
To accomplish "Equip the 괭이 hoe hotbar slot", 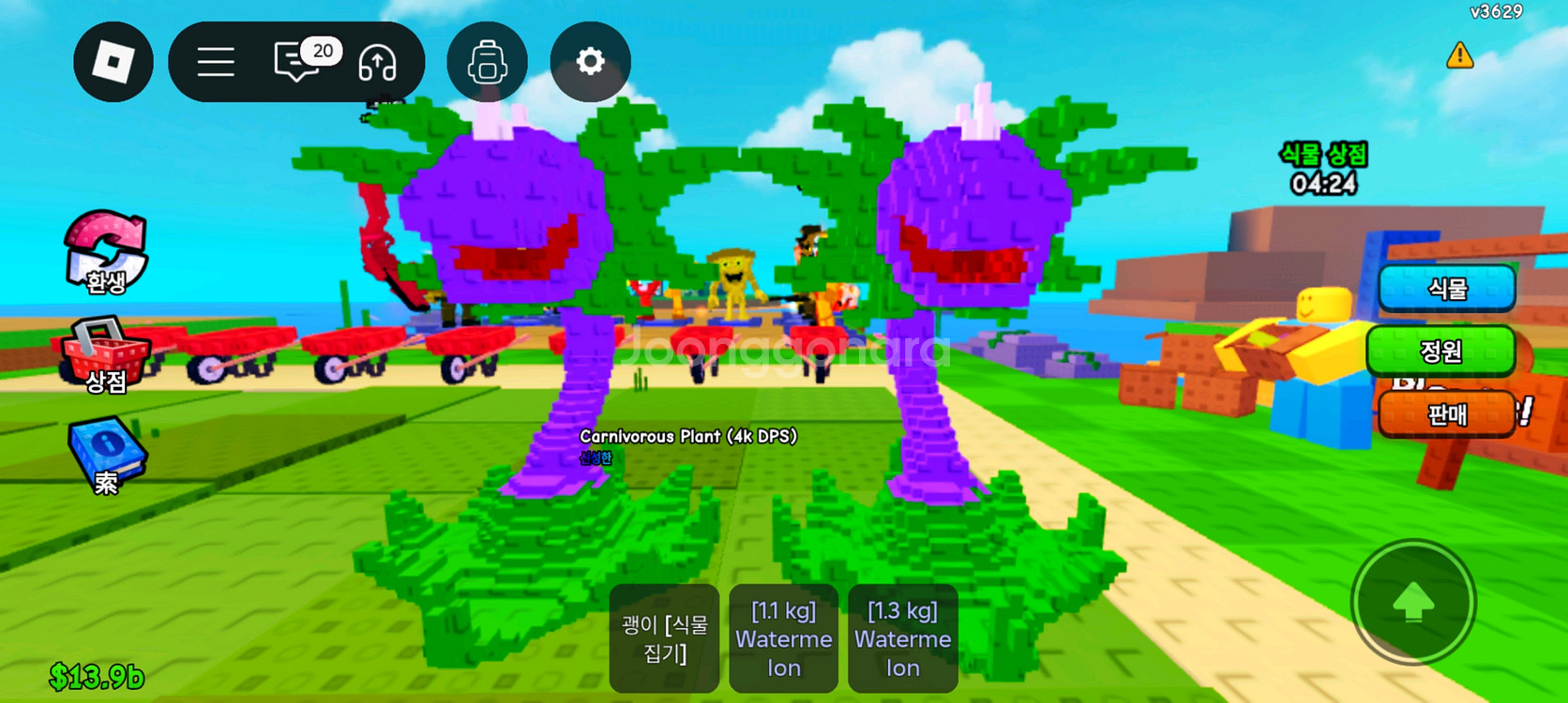I will pos(664,638).
